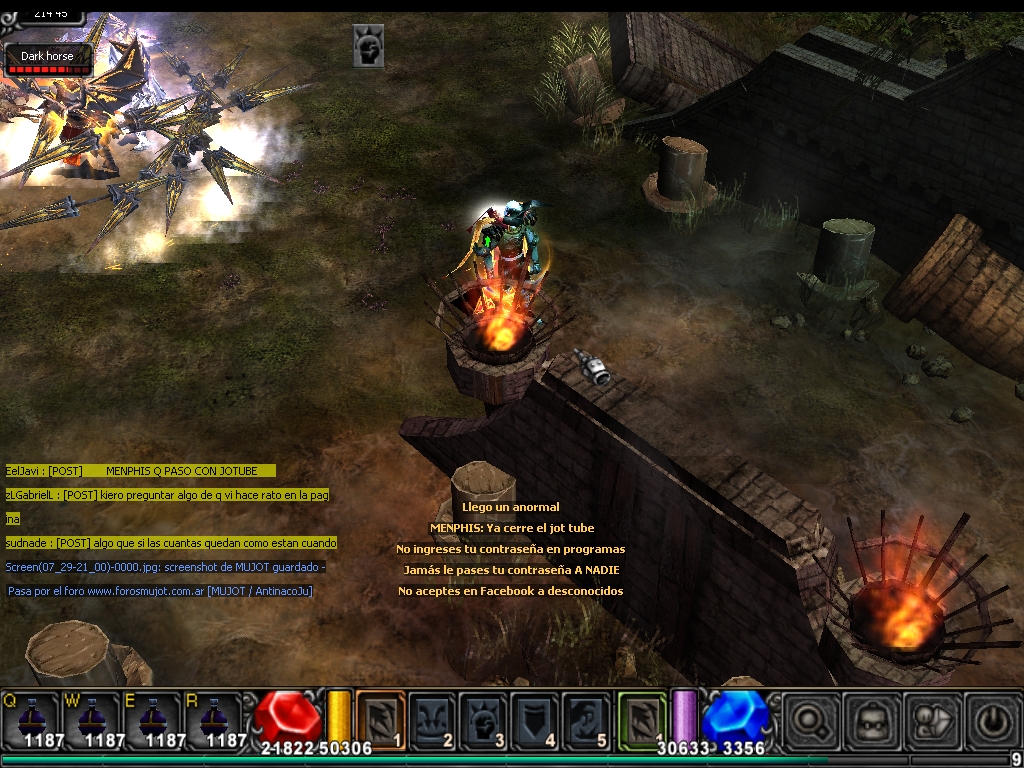Select skill slot 1 with orange border

tap(381, 718)
